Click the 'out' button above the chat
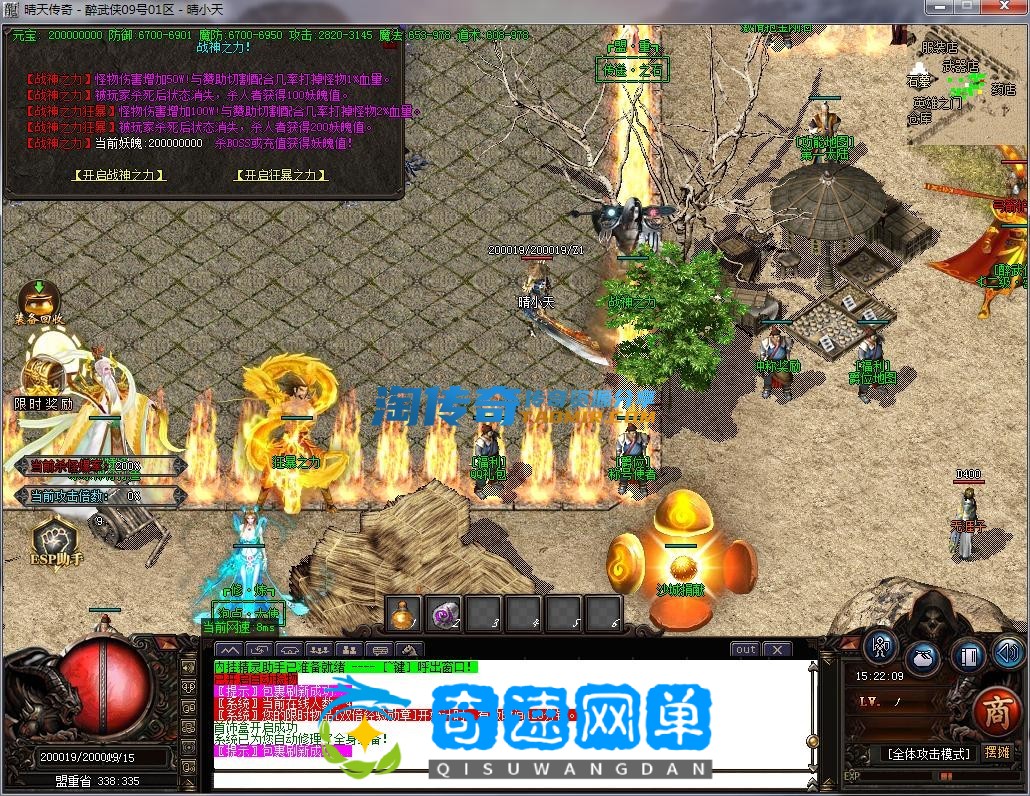The image size is (1030, 796). [744, 649]
